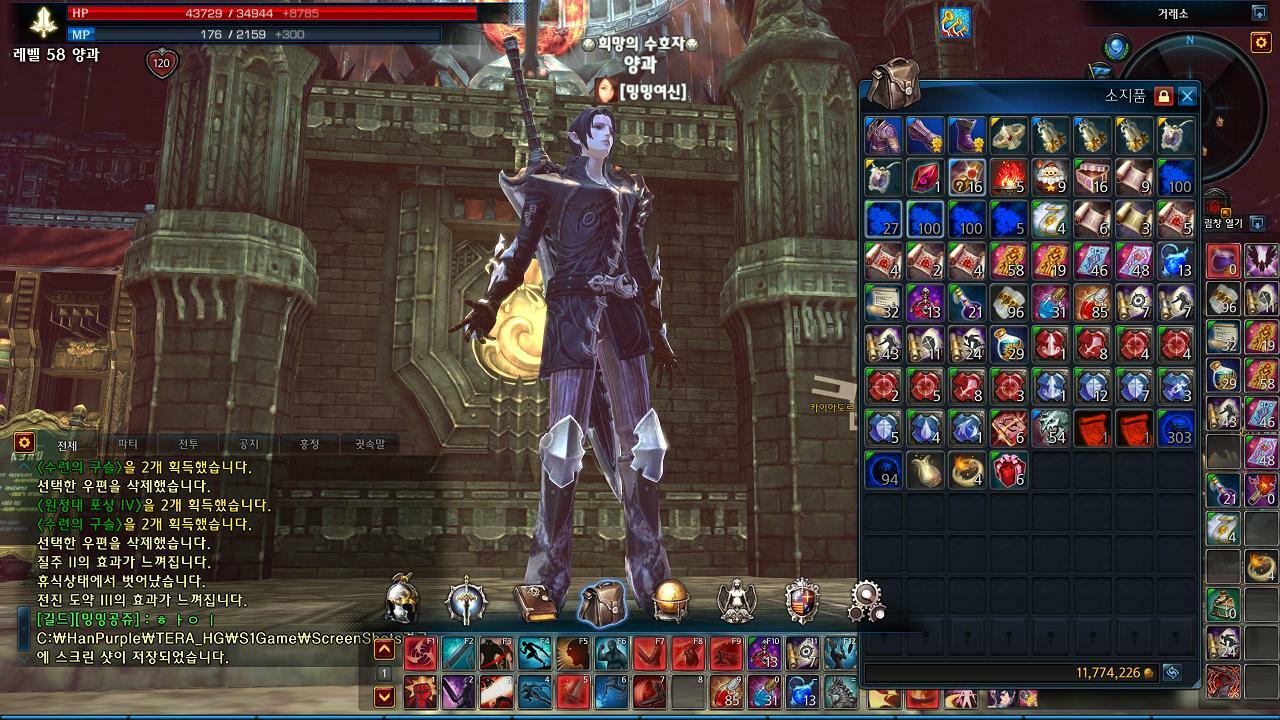
Task: Close the inventory window with the X
Action: click(x=1187, y=96)
